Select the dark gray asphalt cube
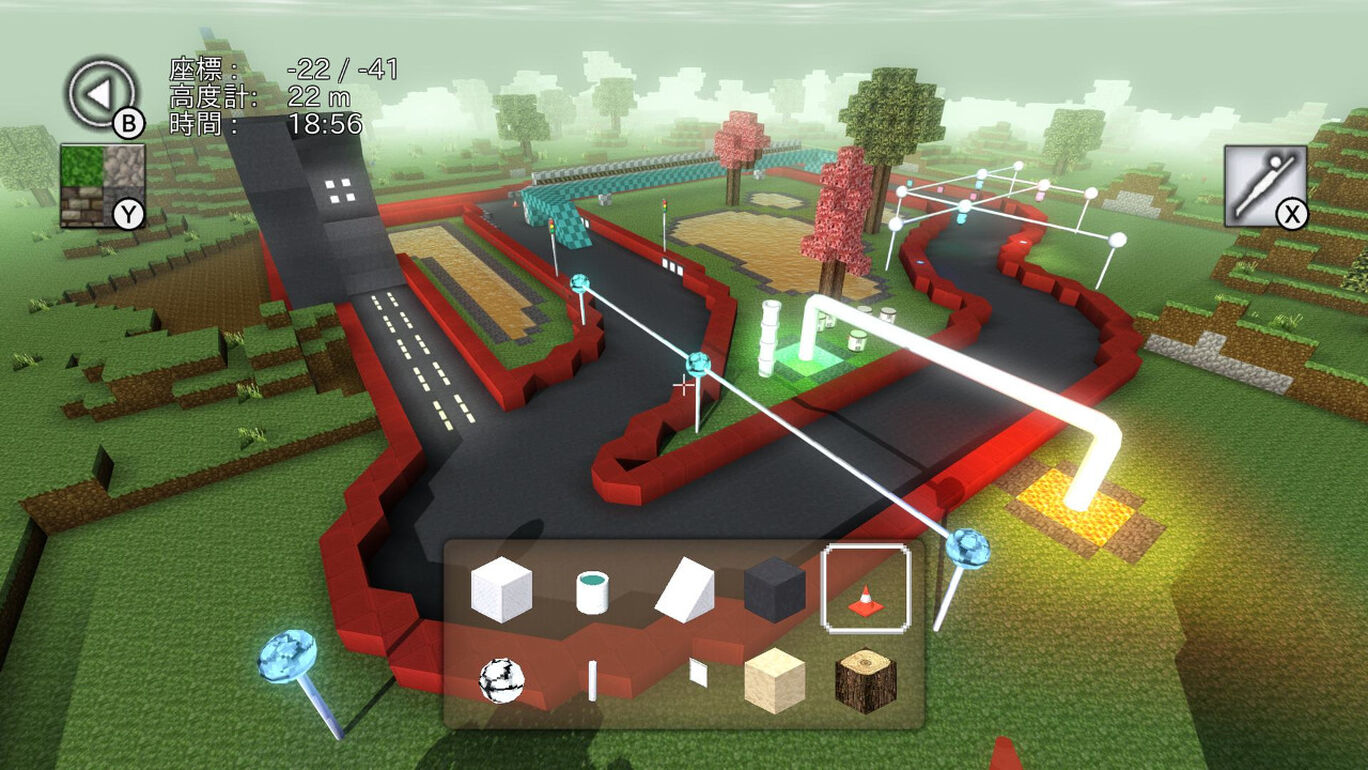1368x770 pixels. (x=774, y=590)
